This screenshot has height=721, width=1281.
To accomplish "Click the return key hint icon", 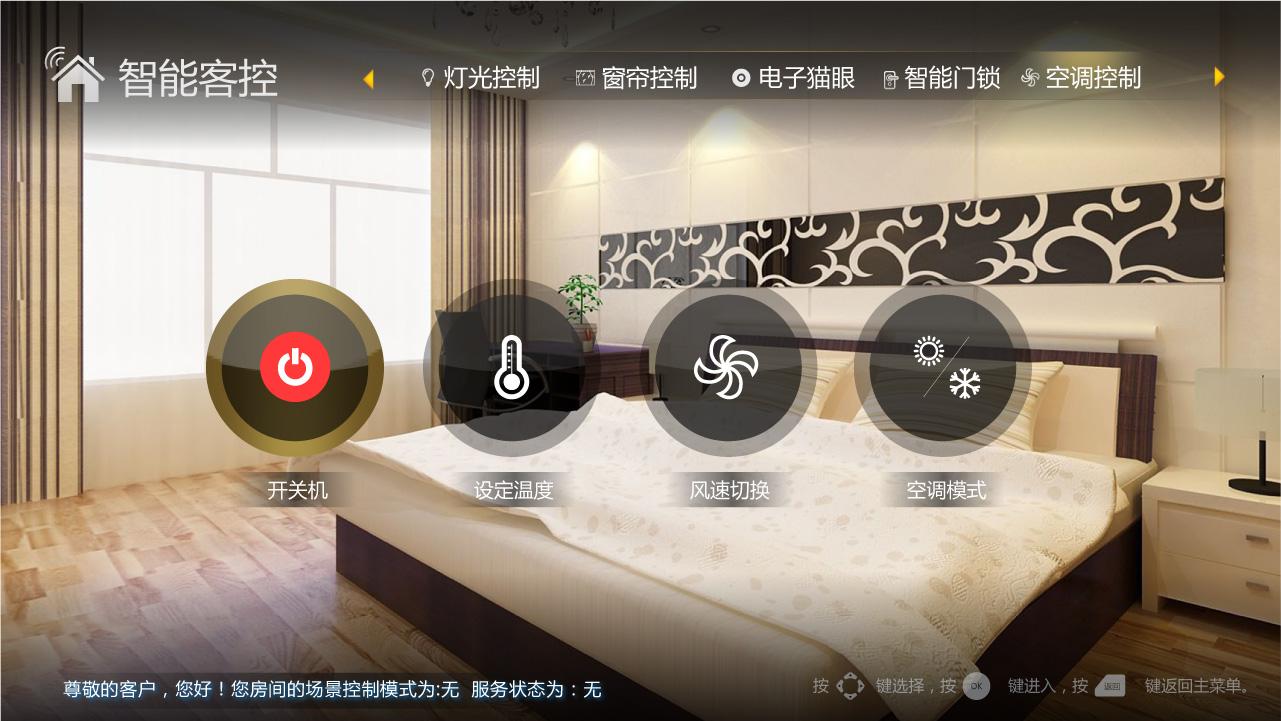I will point(1110,686).
